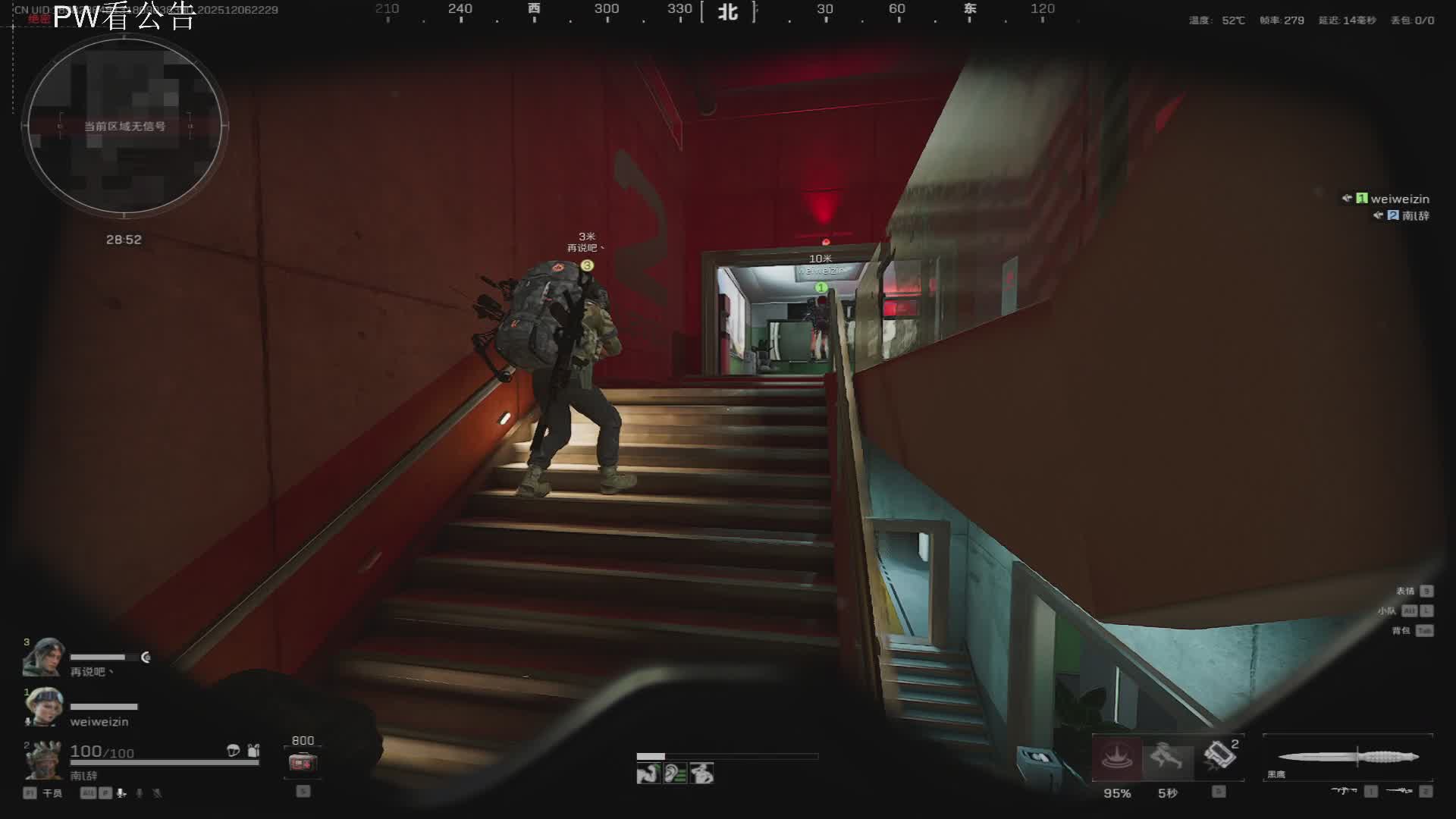This screenshot has width=1456, height=819.
Task: Open the circular minimap
Action: pos(124,126)
